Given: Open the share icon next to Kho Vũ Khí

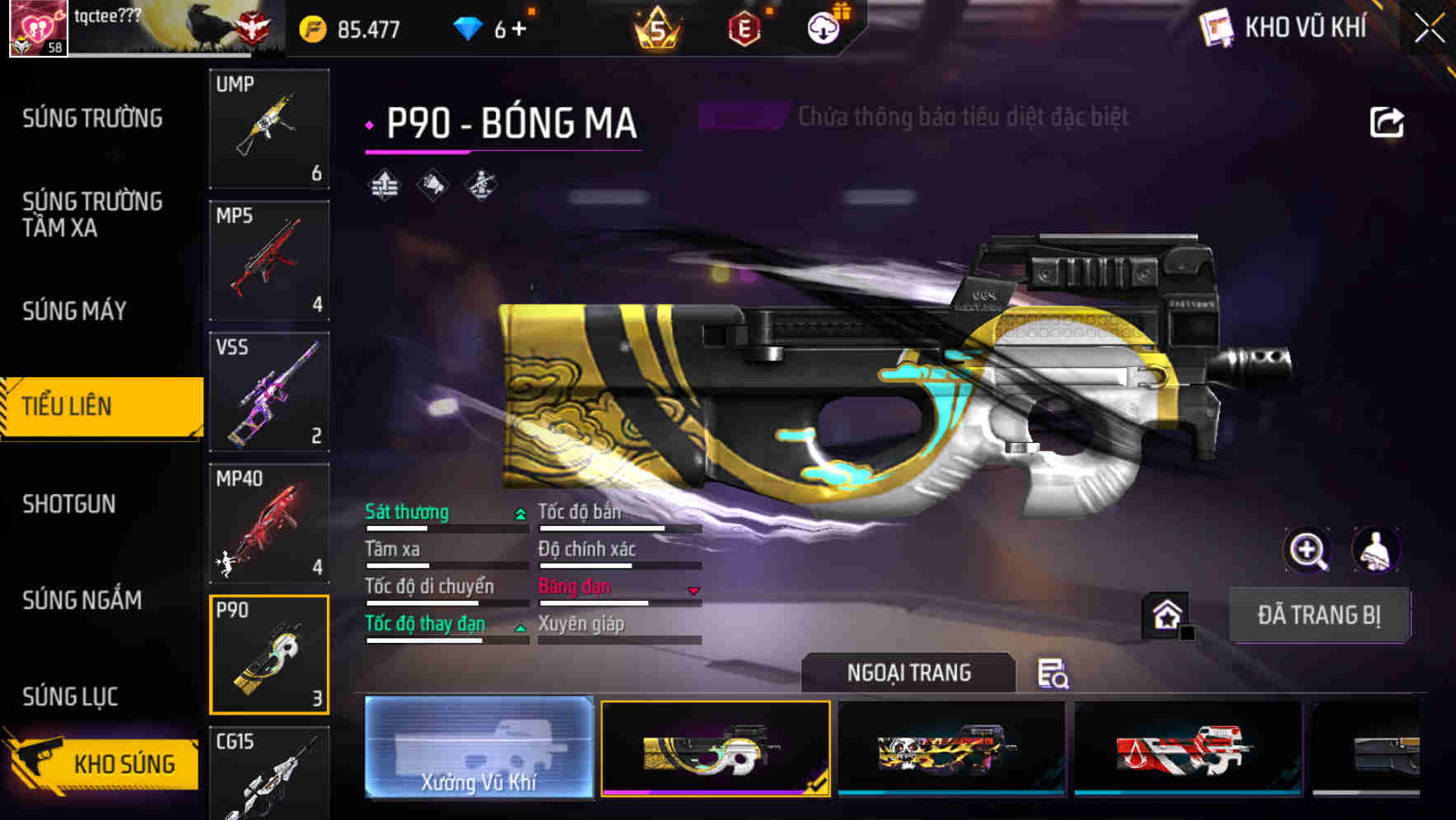Looking at the screenshot, I should click(x=1387, y=121).
